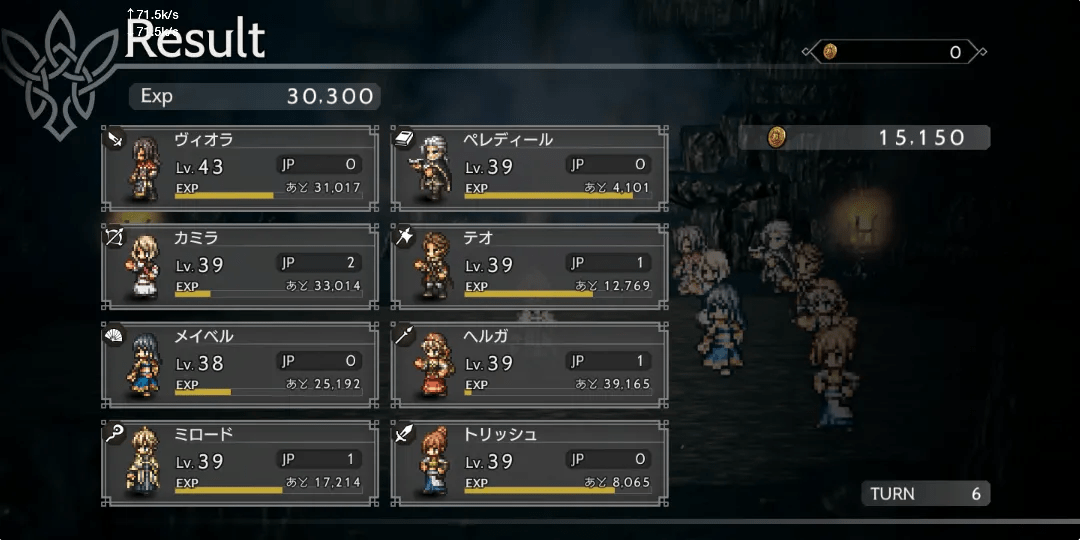Image resolution: width=1080 pixels, height=540 pixels.
Task: Choose カミラ's result card
Action: pyautogui.click(x=238, y=266)
